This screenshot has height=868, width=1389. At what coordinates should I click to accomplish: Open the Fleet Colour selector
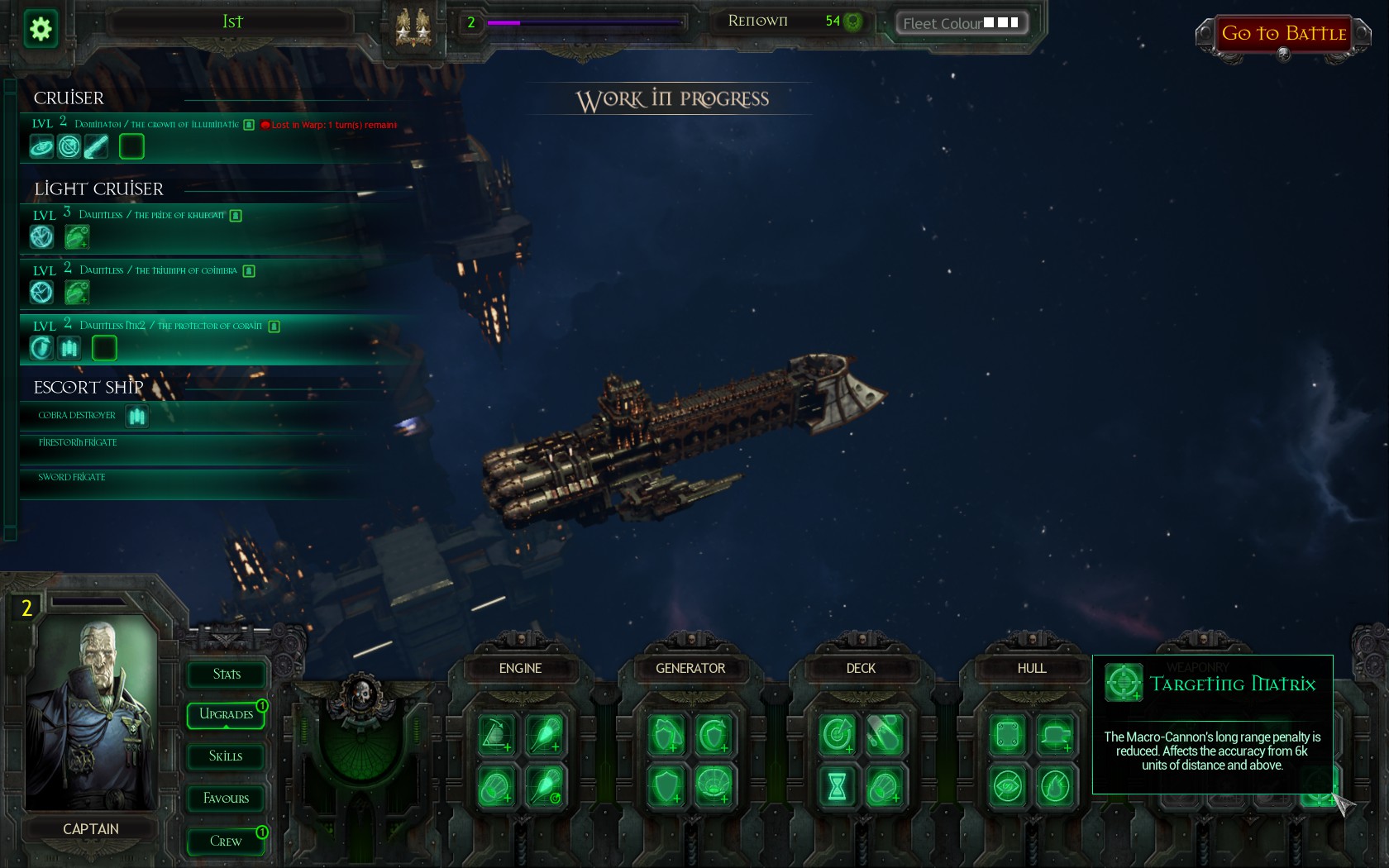click(x=962, y=23)
